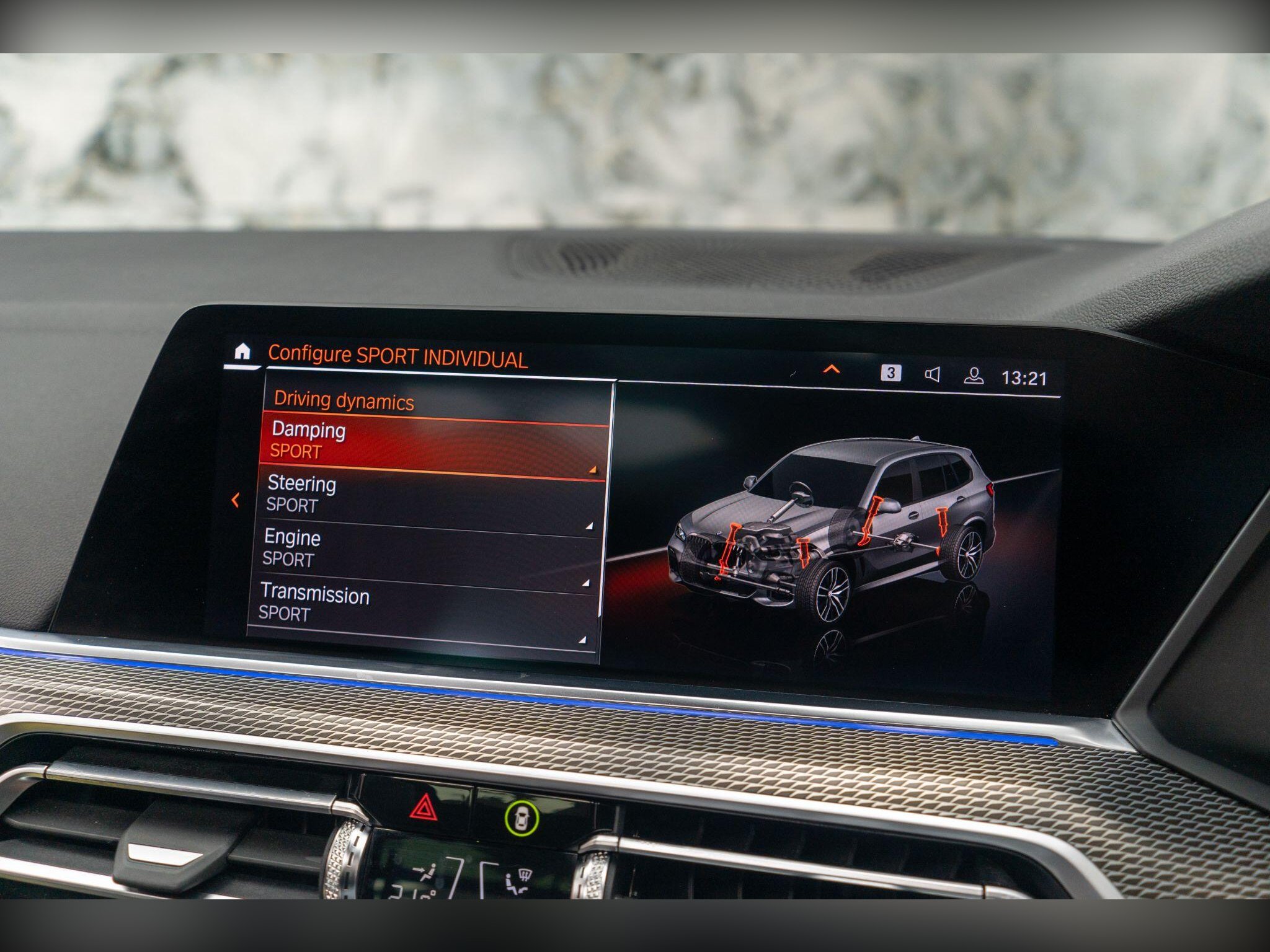Expand the orange up-chevron status panel
Viewport: 1270px width, 952px height.
[831, 369]
